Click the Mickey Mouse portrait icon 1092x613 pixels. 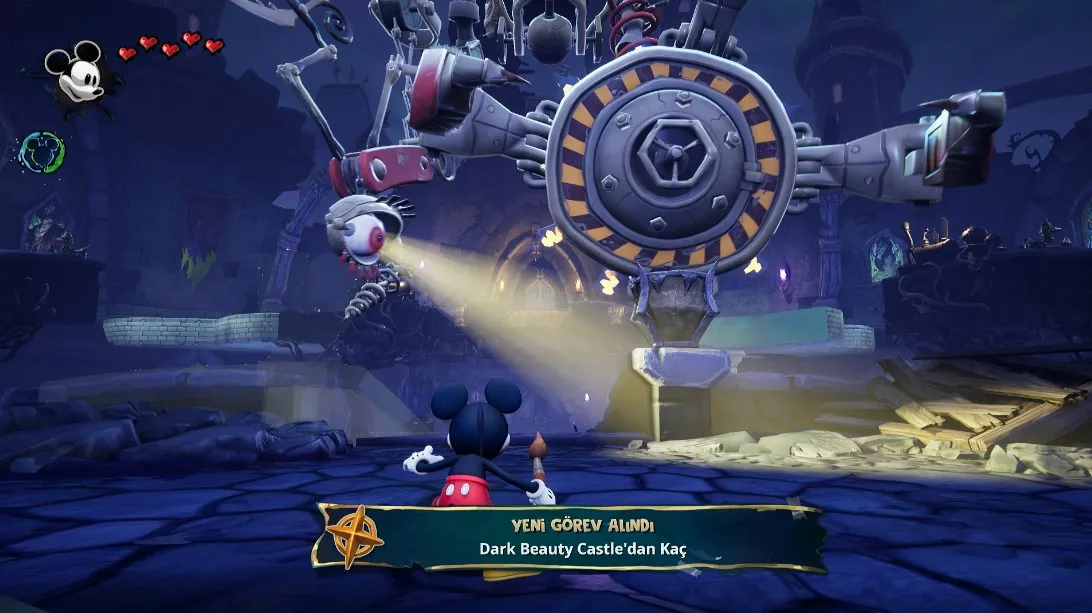click(x=77, y=76)
